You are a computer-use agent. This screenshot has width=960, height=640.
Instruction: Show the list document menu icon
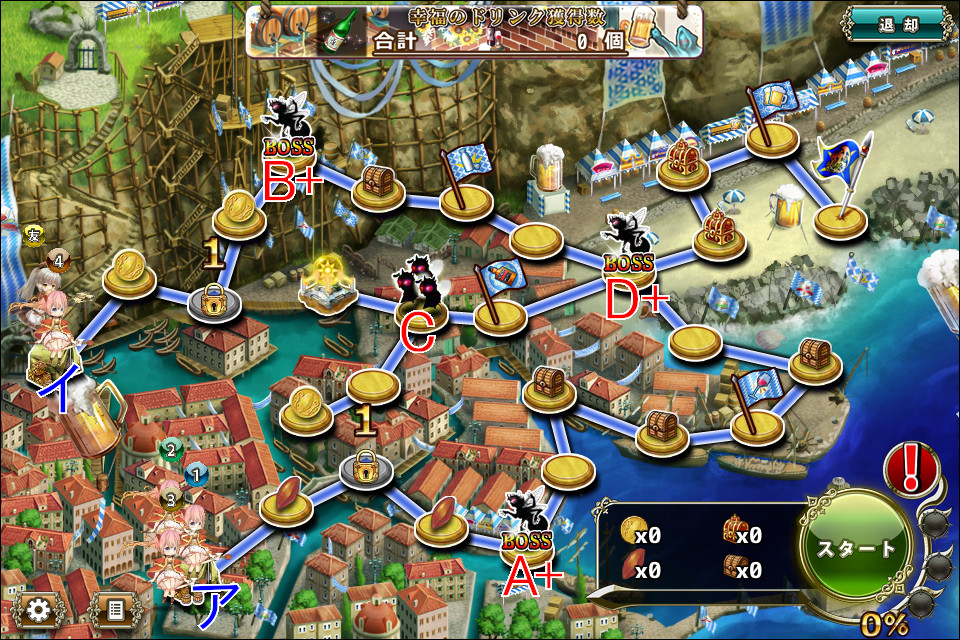[x=114, y=608]
